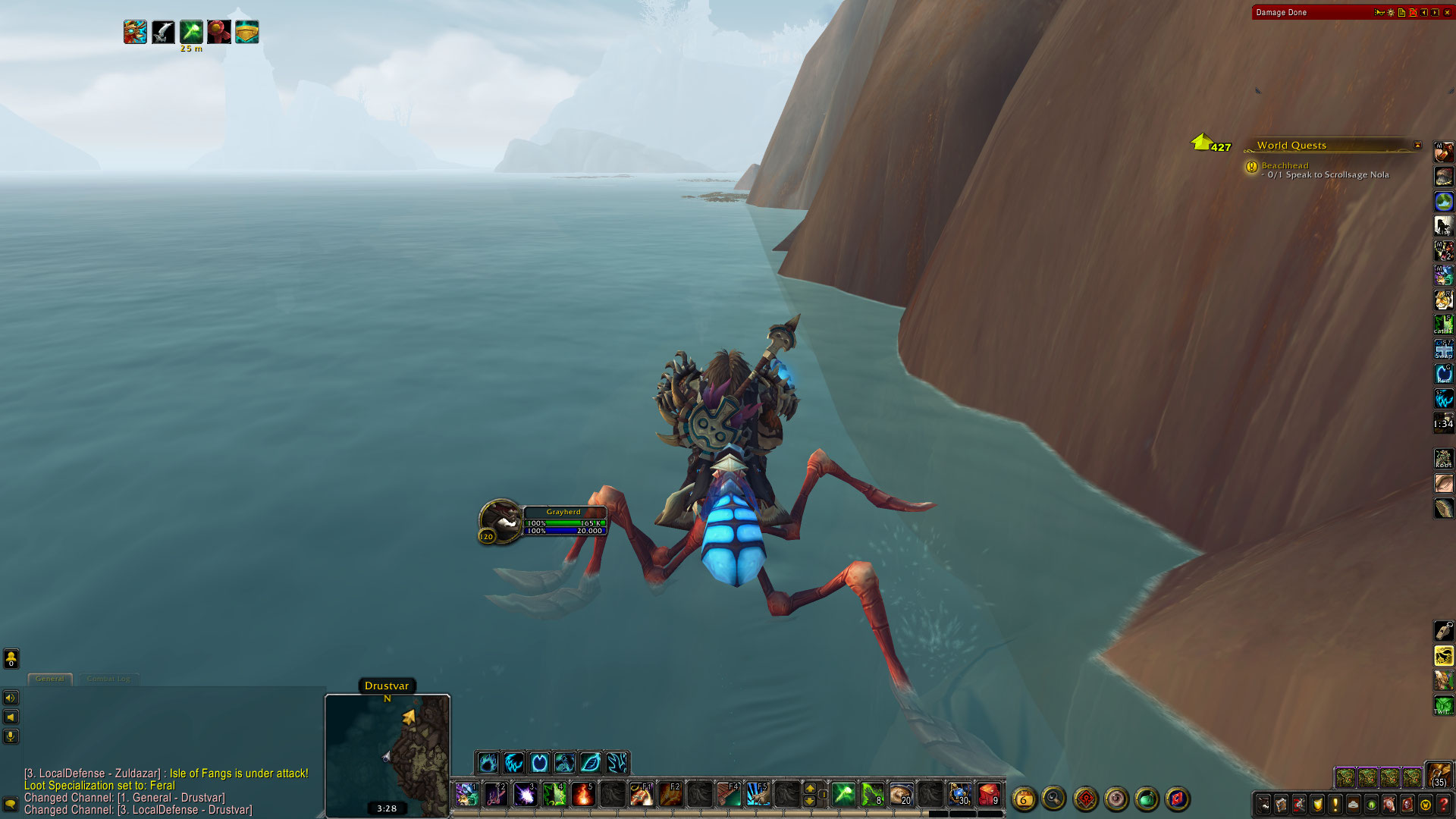Open the red question mark help button
1456x819 pixels.
(1443, 804)
